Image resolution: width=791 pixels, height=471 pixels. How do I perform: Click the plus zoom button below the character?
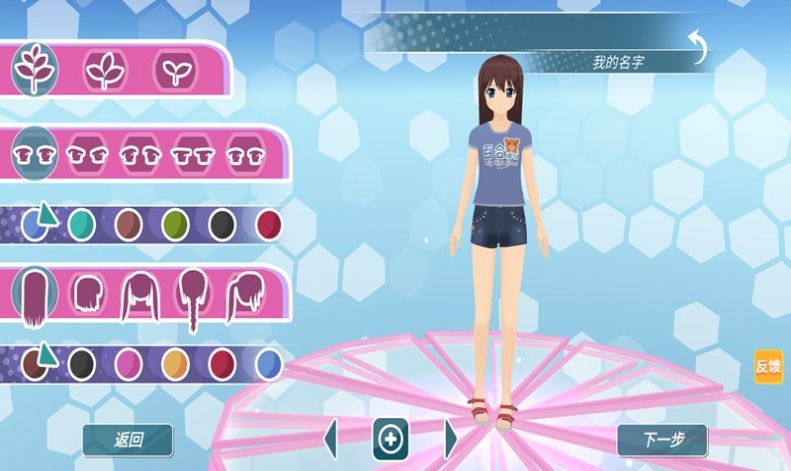tap(390, 439)
